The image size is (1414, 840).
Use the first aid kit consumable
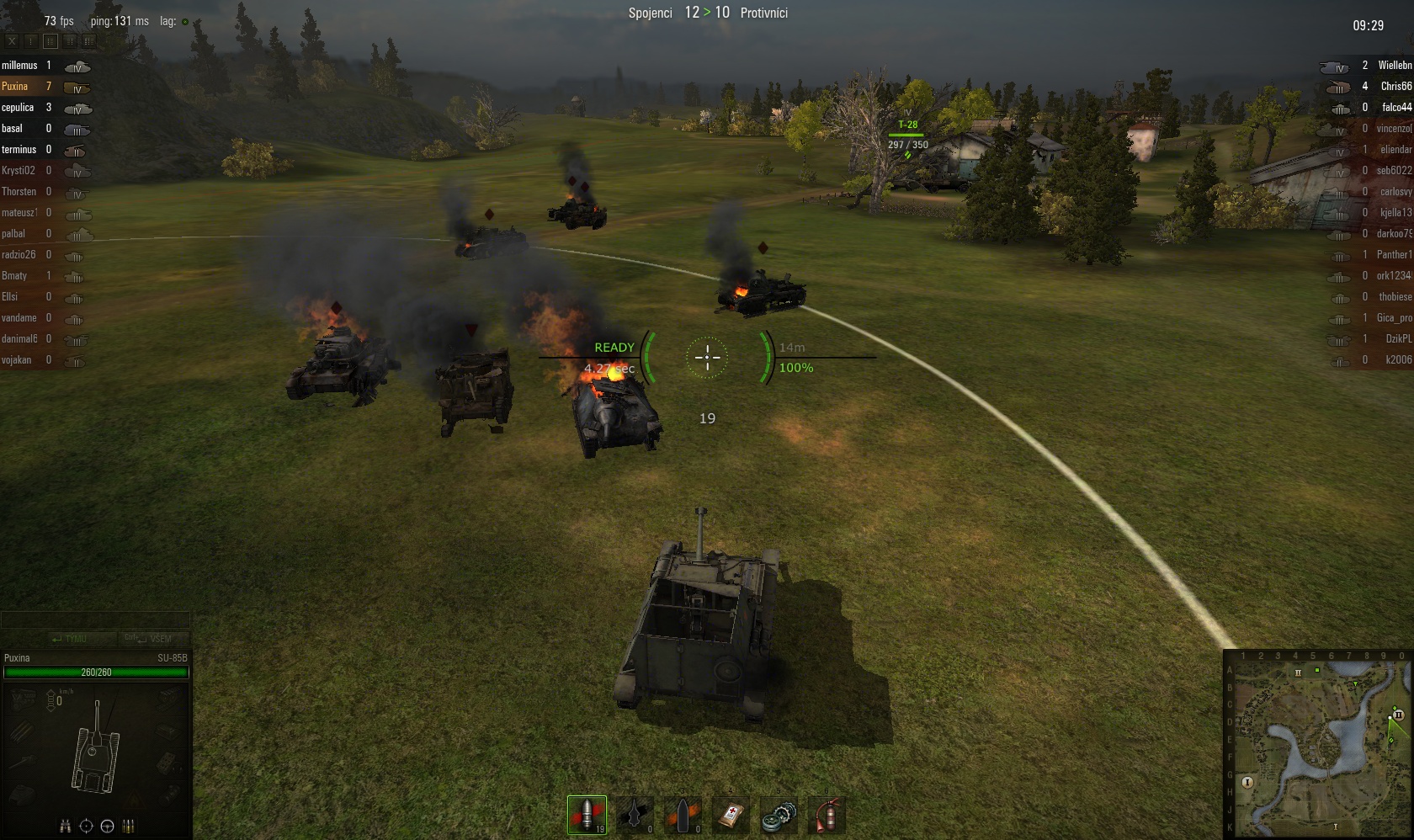click(x=731, y=815)
